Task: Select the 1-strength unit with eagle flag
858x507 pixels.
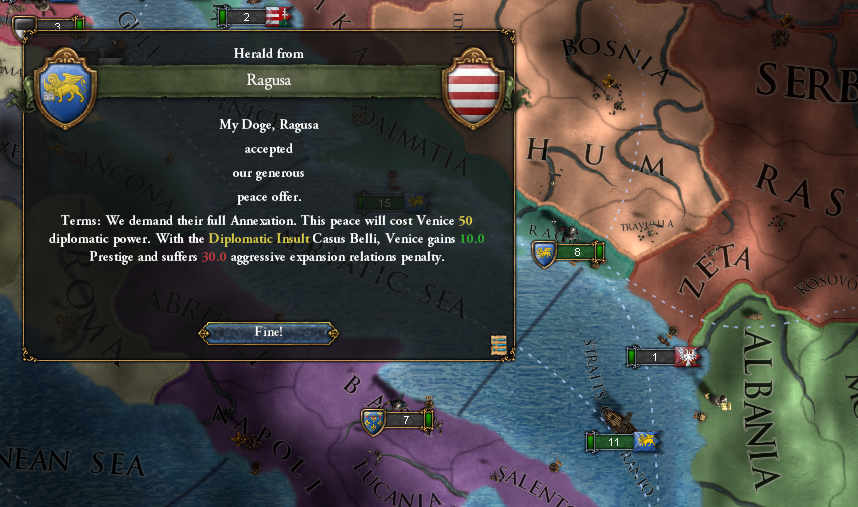Action: pos(661,357)
